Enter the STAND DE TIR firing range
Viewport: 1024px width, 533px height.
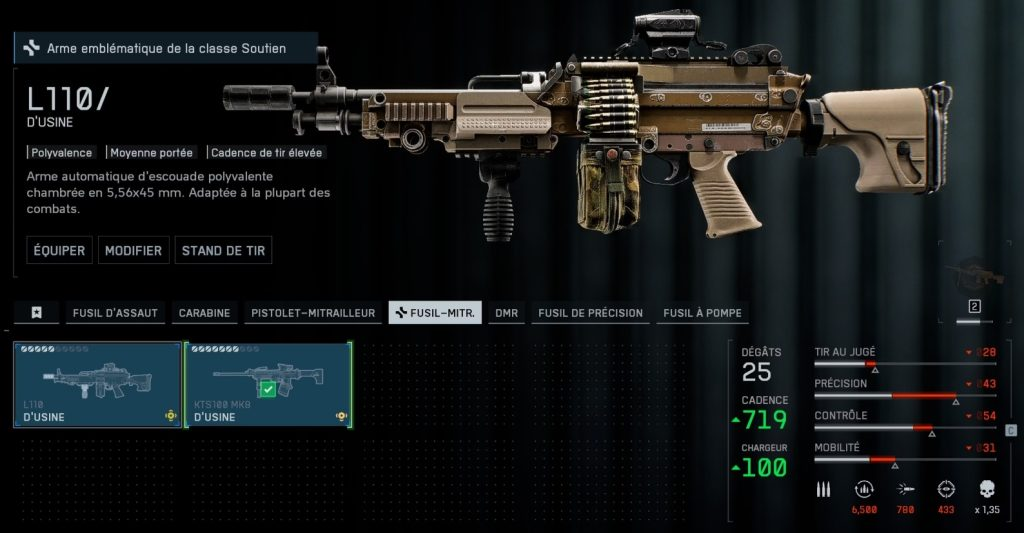223,250
